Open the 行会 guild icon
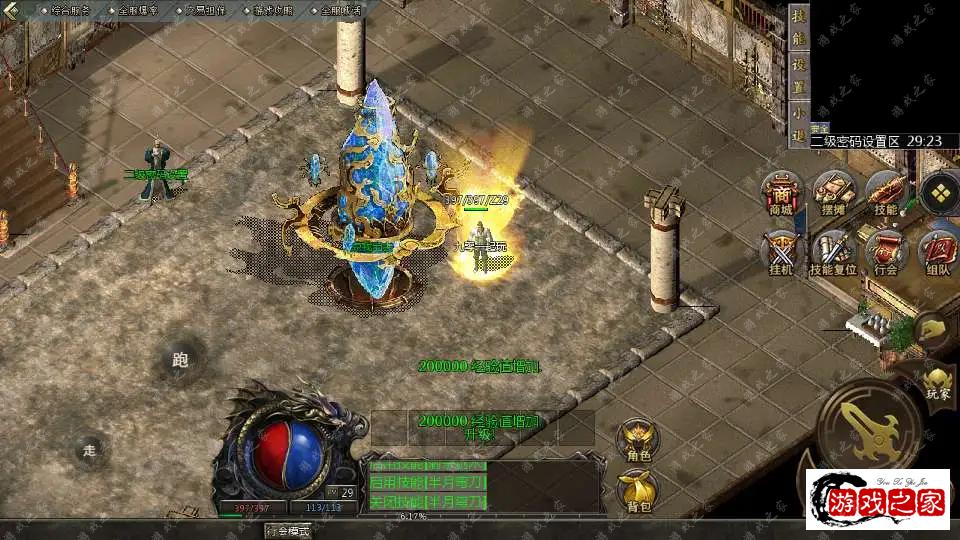This screenshot has height=540, width=960. pyautogui.click(x=885, y=252)
